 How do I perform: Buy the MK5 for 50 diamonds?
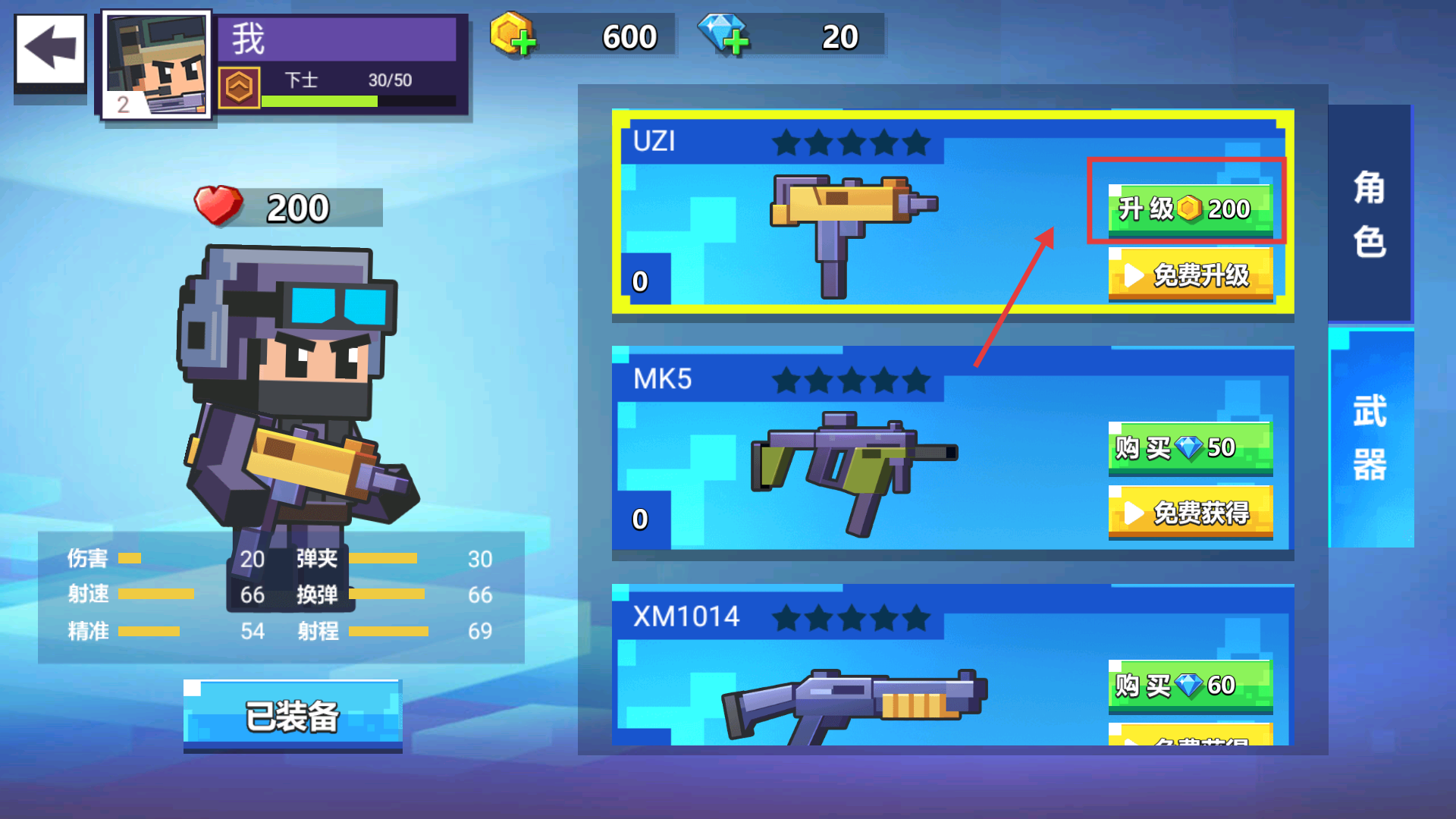pyautogui.click(x=1189, y=447)
